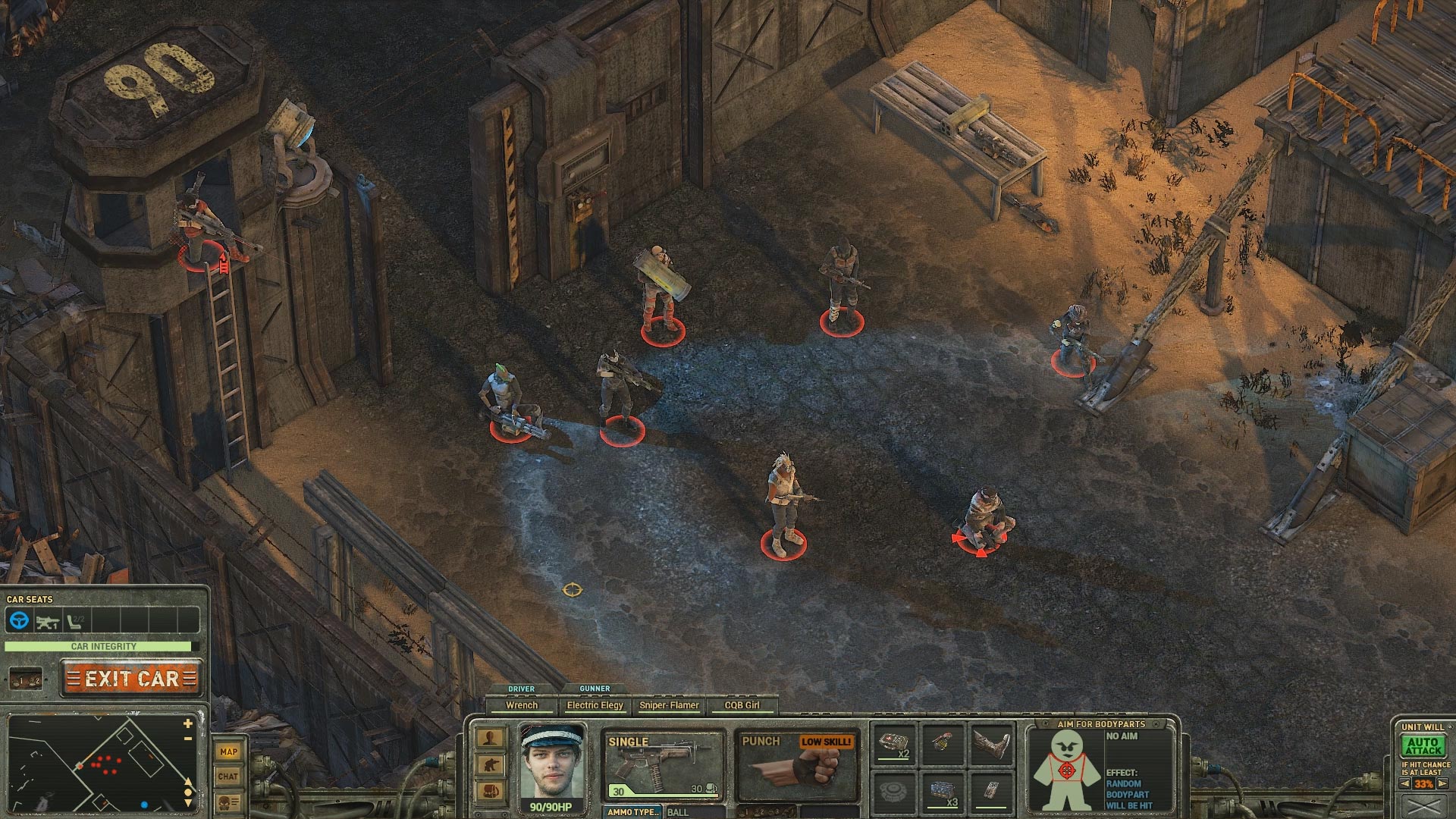Switch to the Electric Elegy tab
1456x819 pixels.
point(595,704)
